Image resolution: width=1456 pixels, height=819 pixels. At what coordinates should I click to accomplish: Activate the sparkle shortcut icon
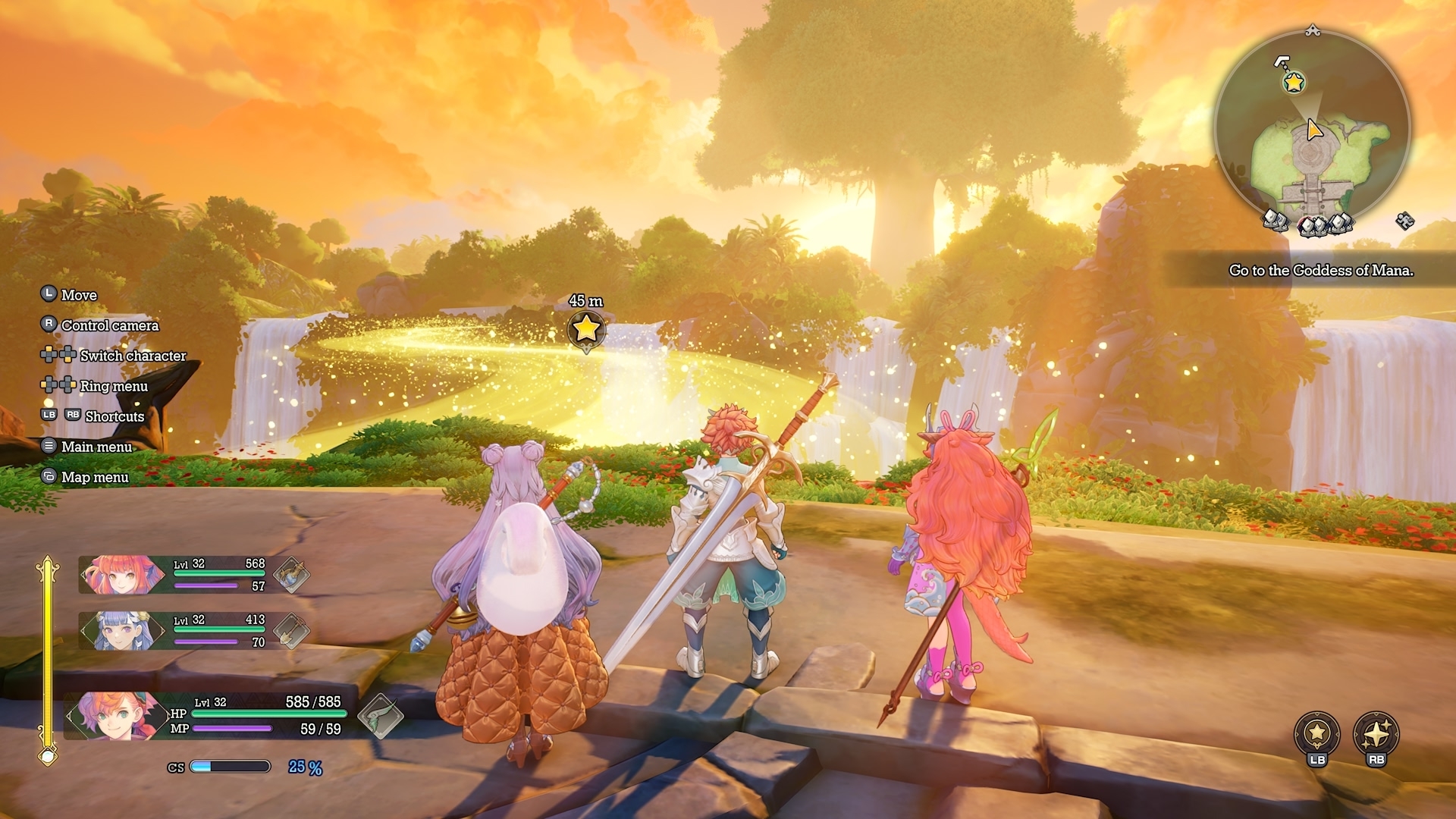point(1376,733)
